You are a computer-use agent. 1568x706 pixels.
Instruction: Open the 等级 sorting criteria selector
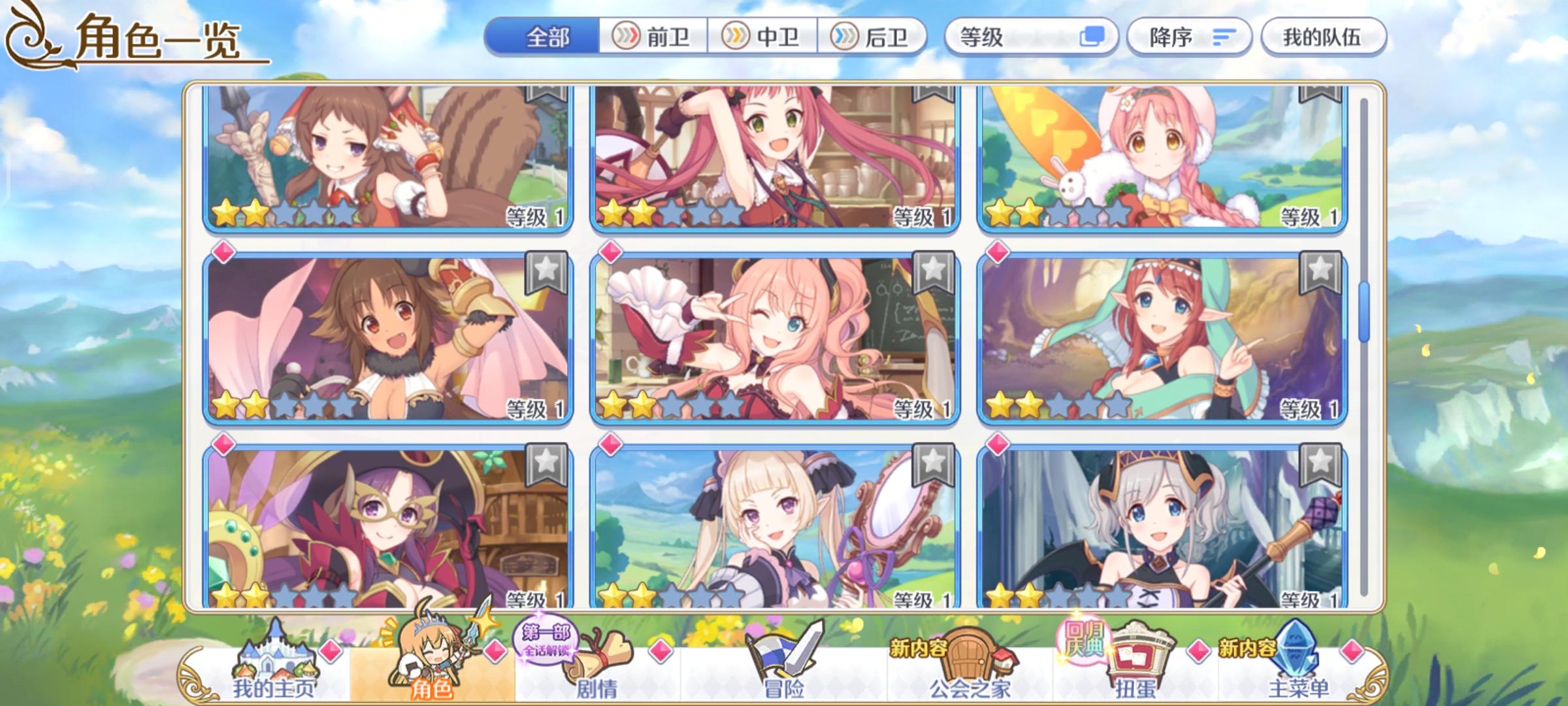point(993,37)
